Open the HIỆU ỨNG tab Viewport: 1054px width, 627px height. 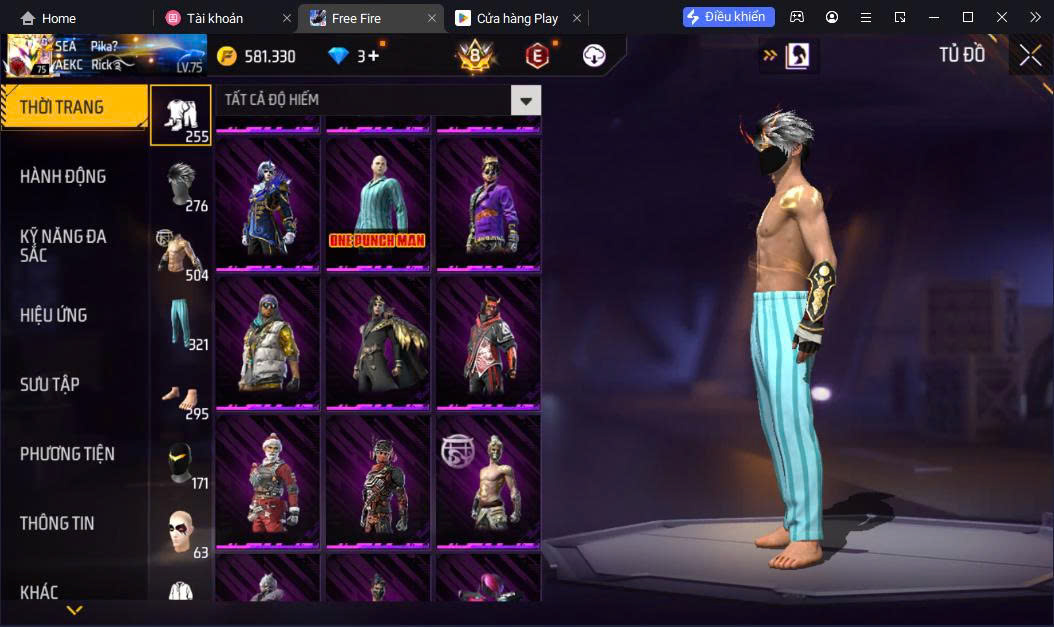tap(54, 316)
